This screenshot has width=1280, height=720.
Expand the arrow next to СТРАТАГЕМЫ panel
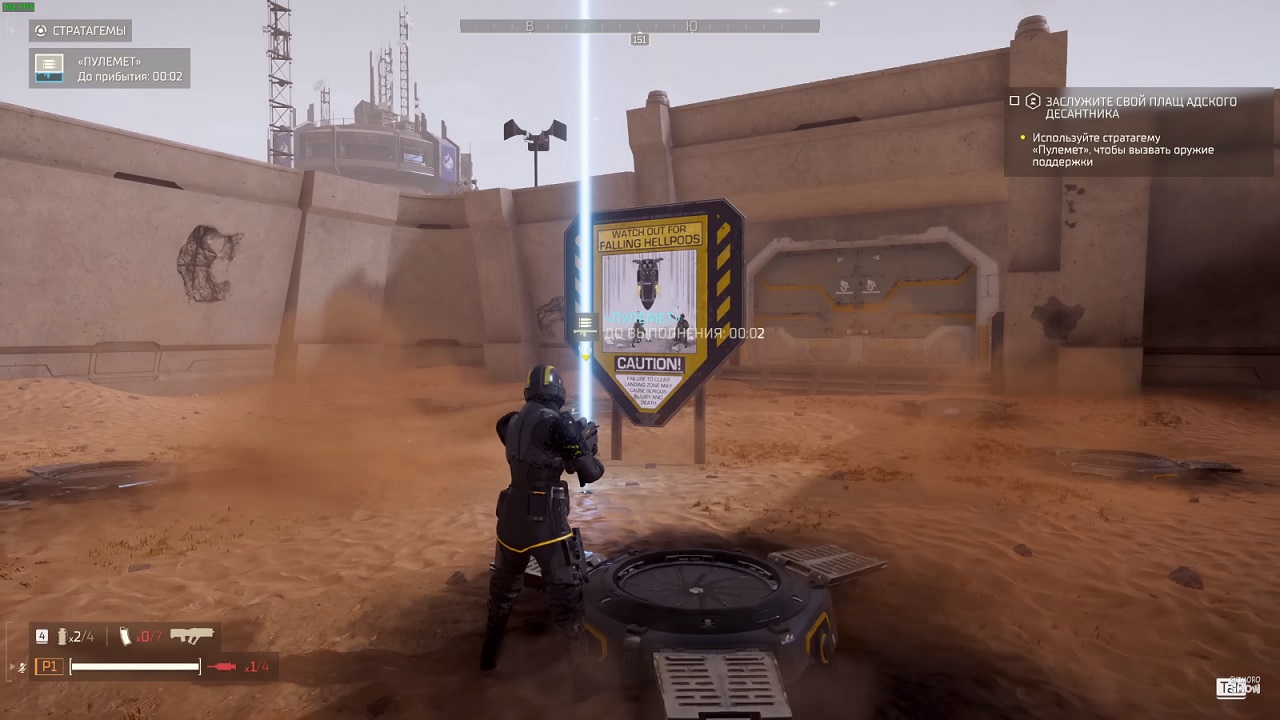click(12, 30)
